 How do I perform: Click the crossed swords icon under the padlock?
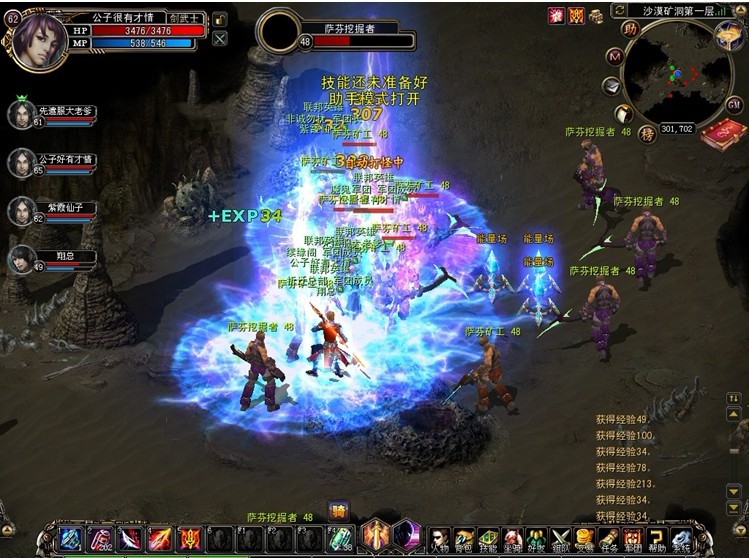(220, 38)
